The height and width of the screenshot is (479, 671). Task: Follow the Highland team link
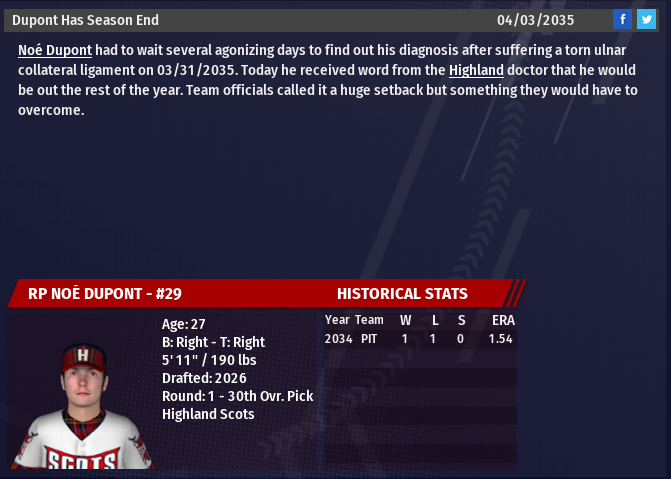click(476, 69)
